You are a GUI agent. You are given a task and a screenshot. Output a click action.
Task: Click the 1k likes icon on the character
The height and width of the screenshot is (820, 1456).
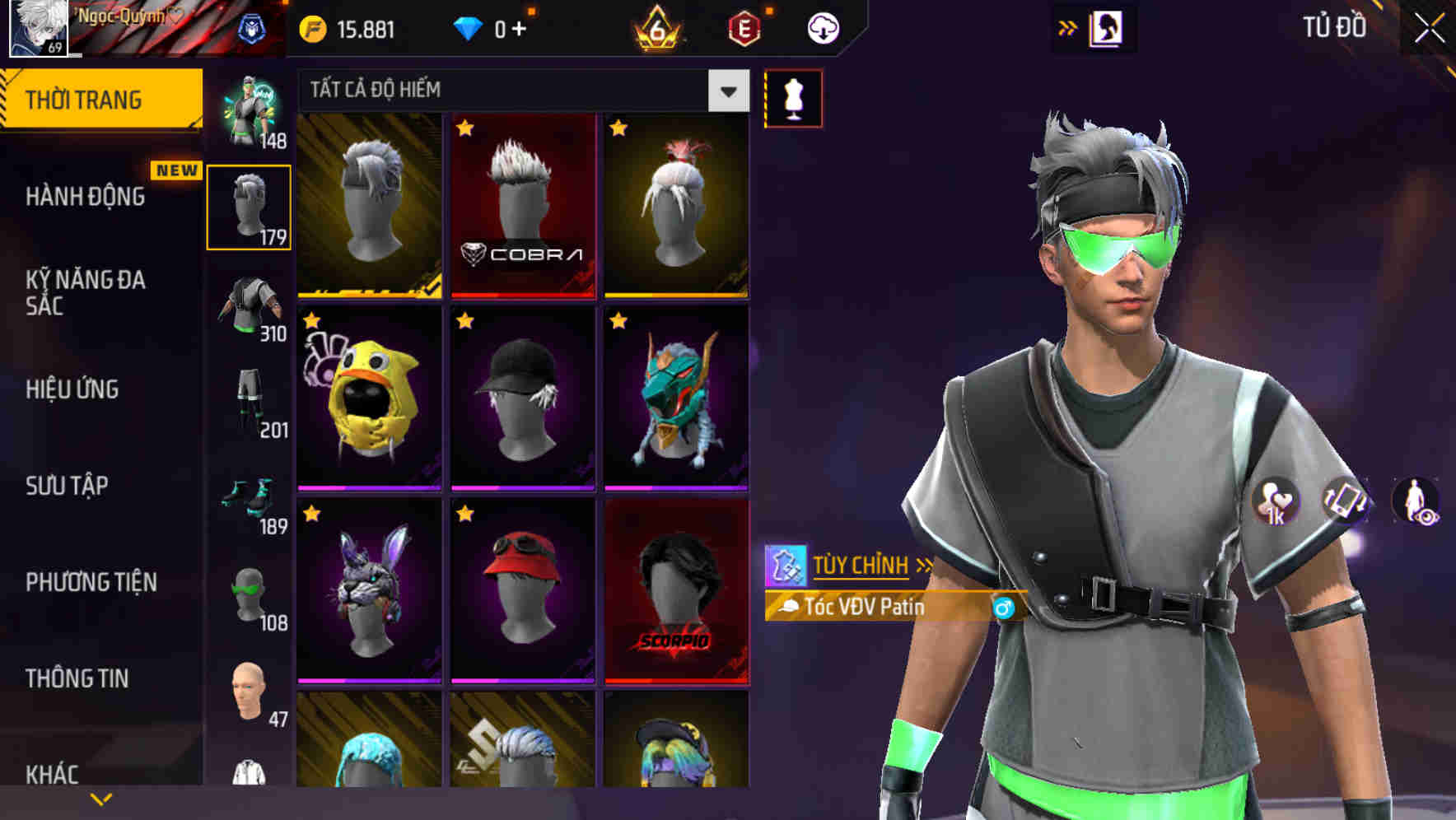coord(1277,501)
